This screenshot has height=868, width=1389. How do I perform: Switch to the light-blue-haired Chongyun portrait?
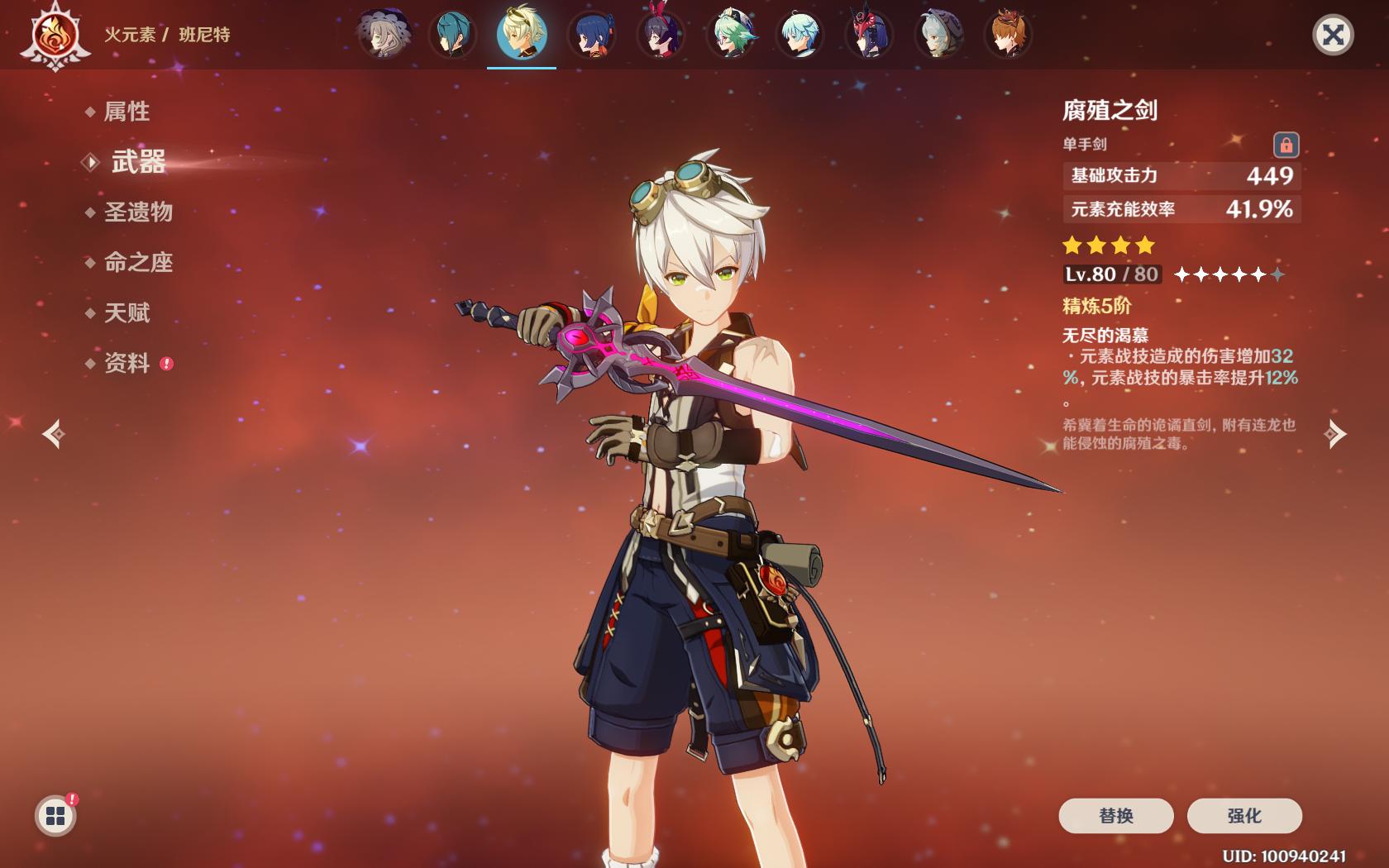click(800, 35)
